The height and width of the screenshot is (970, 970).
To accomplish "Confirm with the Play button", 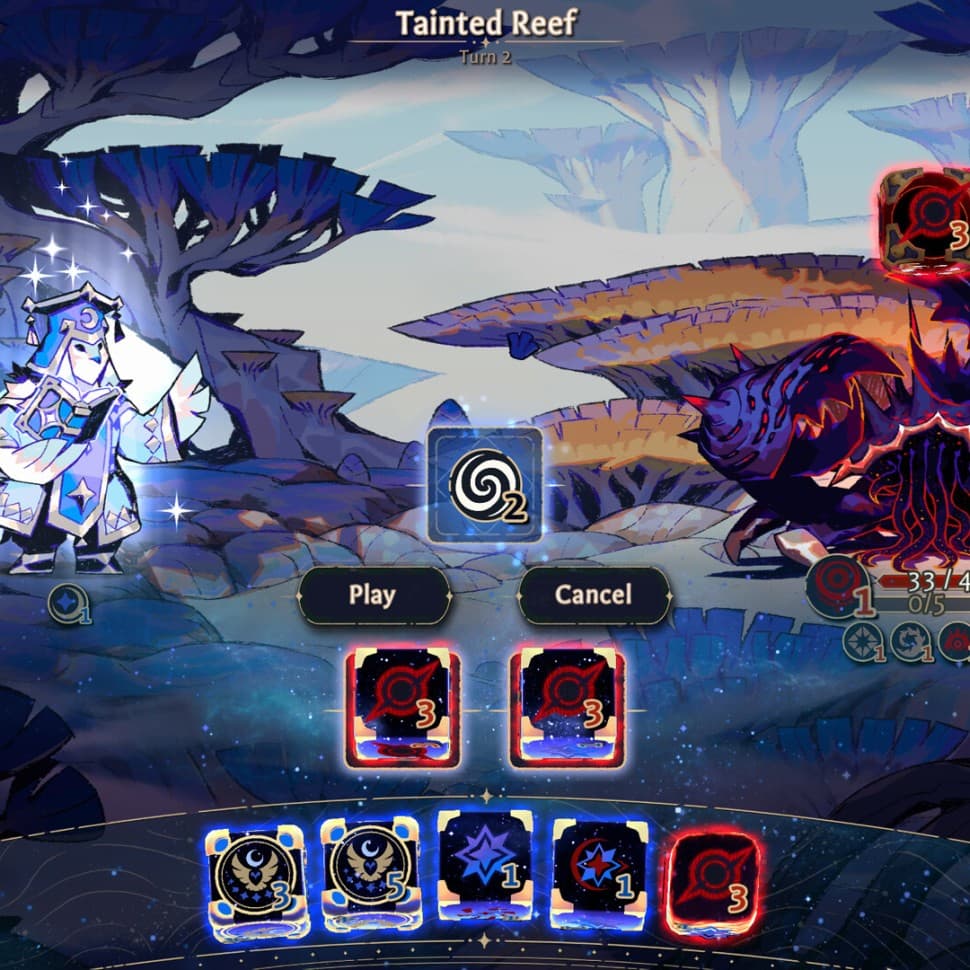I will (373, 595).
